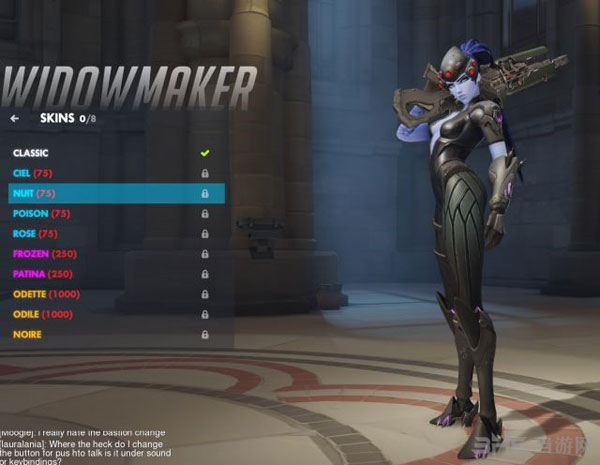Select the Odile legendary skin

click(42, 314)
